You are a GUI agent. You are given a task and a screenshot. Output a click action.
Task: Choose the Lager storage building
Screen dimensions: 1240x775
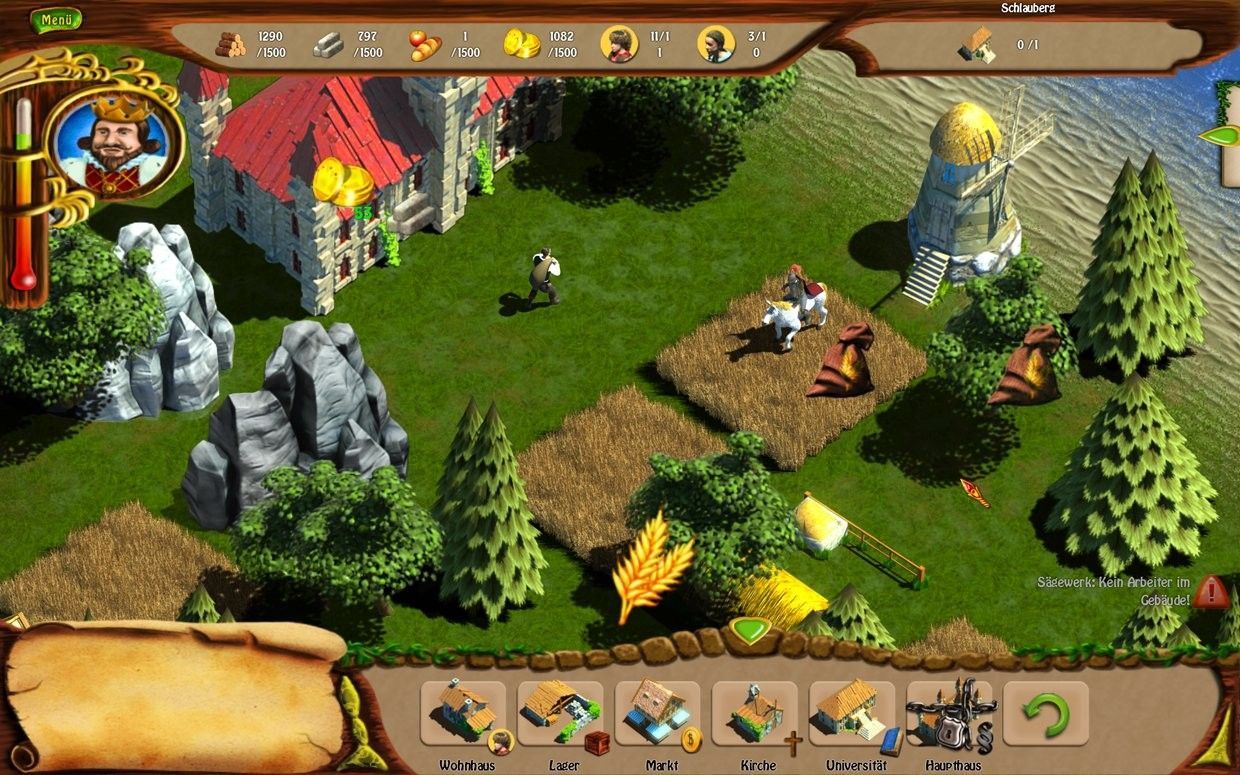[560, 713]
